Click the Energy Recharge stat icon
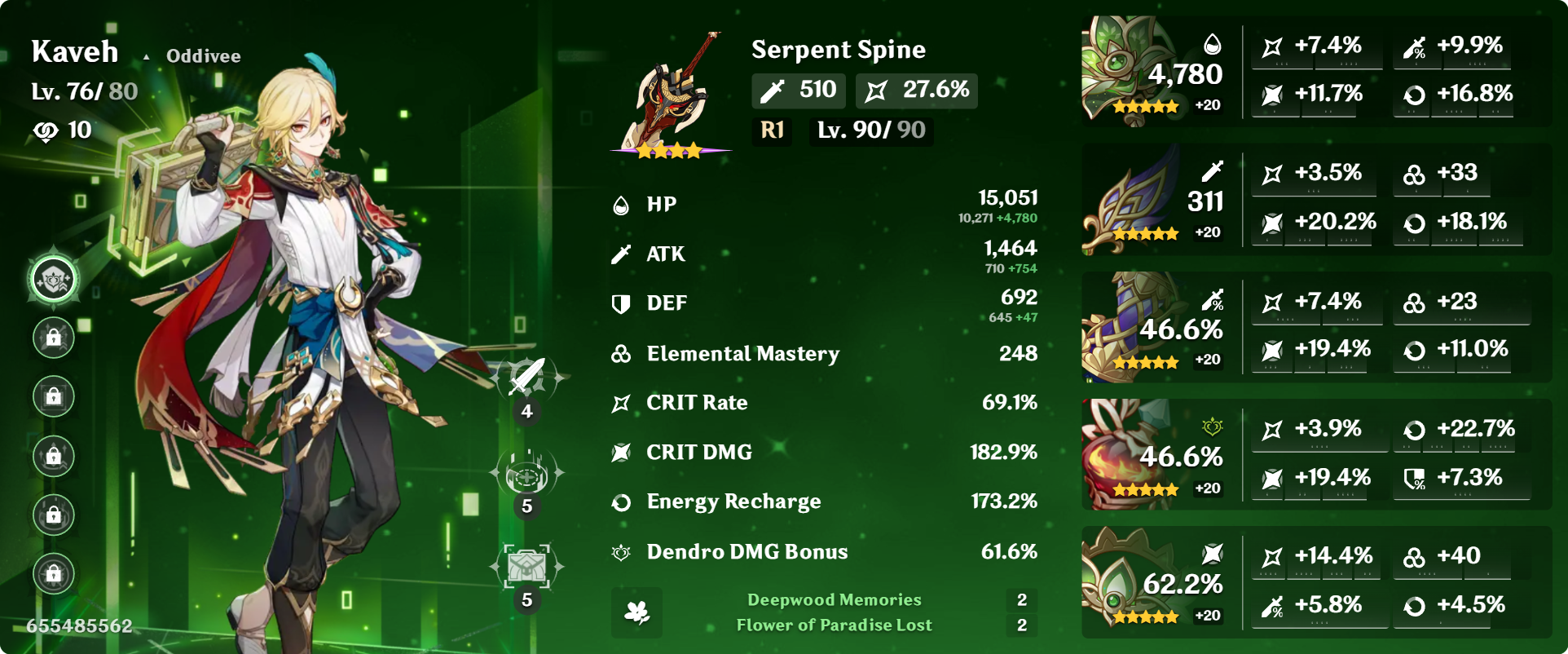Screen dimensions: 1568x654 (621, 501)
